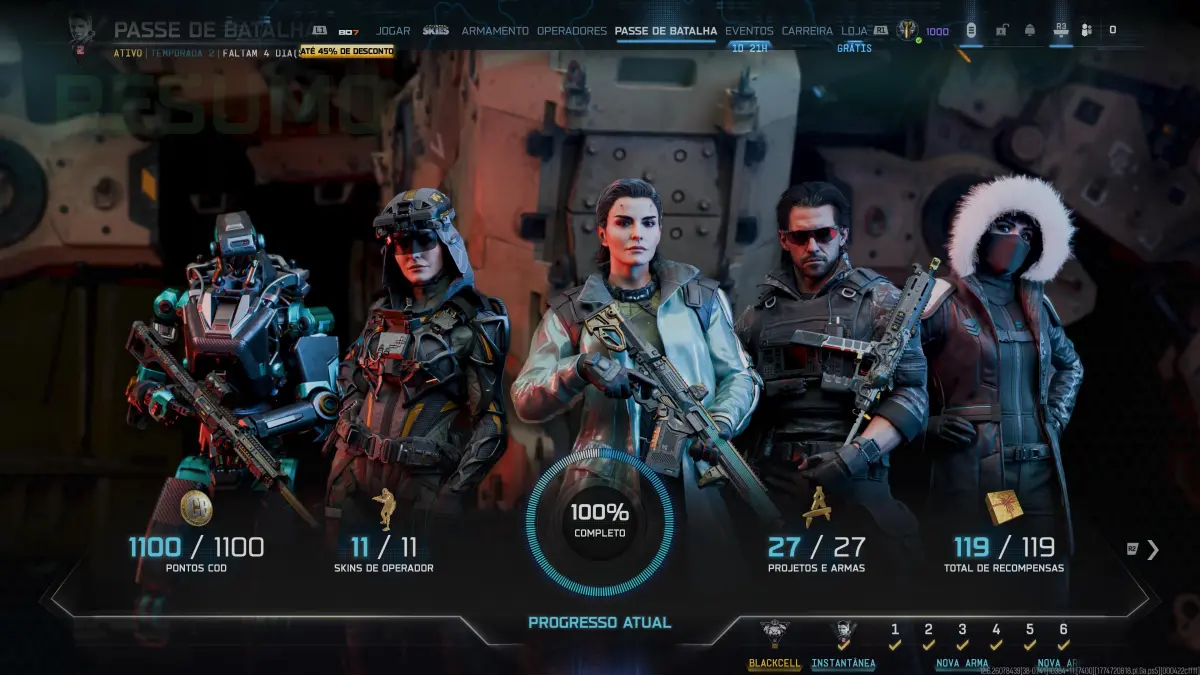Go to the Operadores tab
This screenshot has height=675, width=1200.
pos(571,31)
